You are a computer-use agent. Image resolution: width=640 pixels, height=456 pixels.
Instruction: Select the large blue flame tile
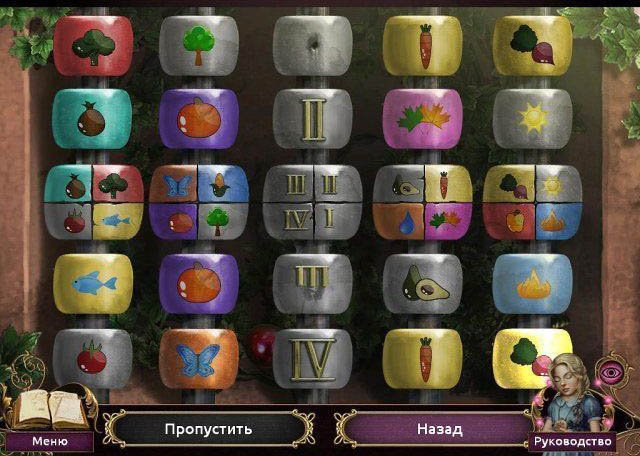tap(531, 281)
